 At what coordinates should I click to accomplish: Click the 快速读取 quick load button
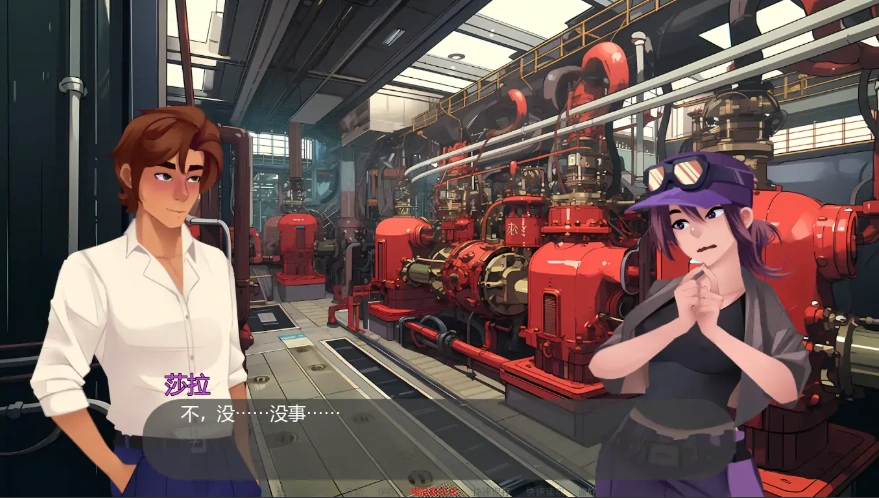click(x=543, y=492)
